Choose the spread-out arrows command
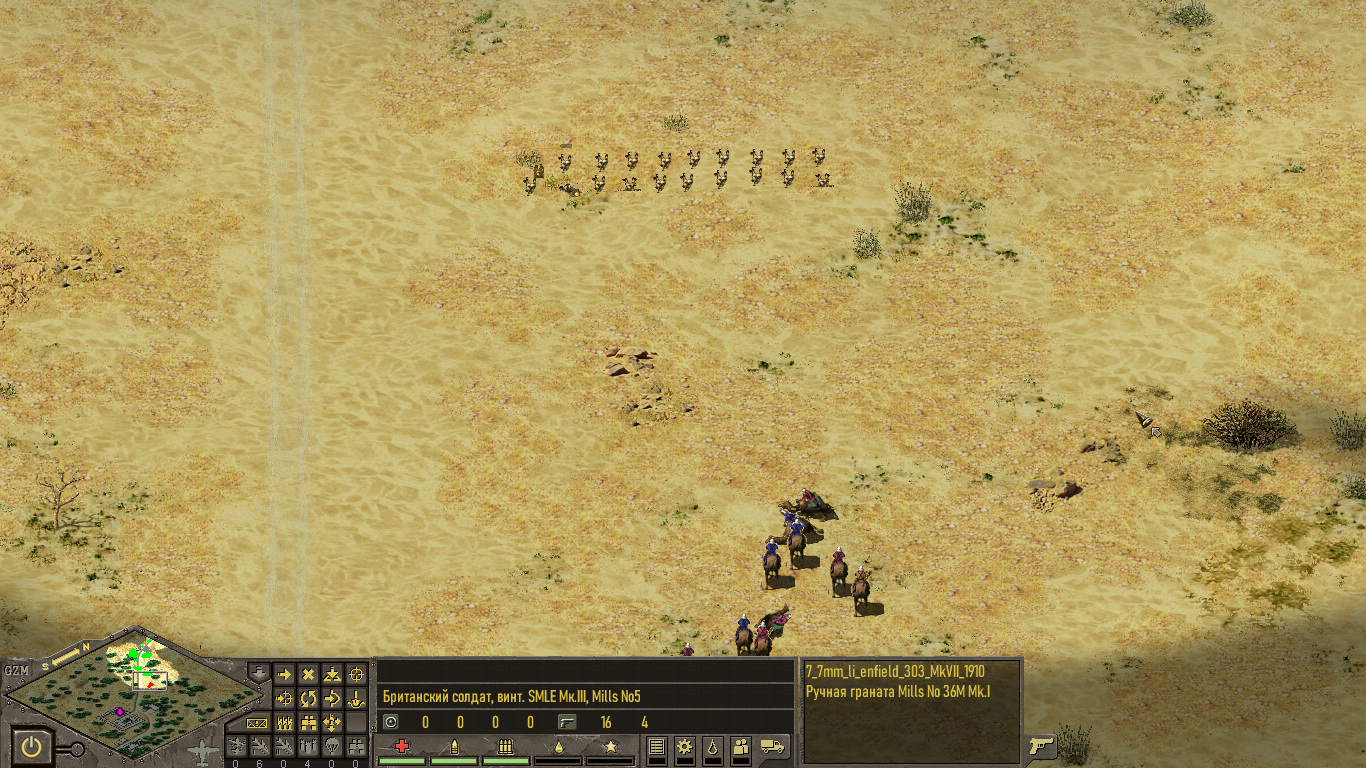 coord(333,722)
